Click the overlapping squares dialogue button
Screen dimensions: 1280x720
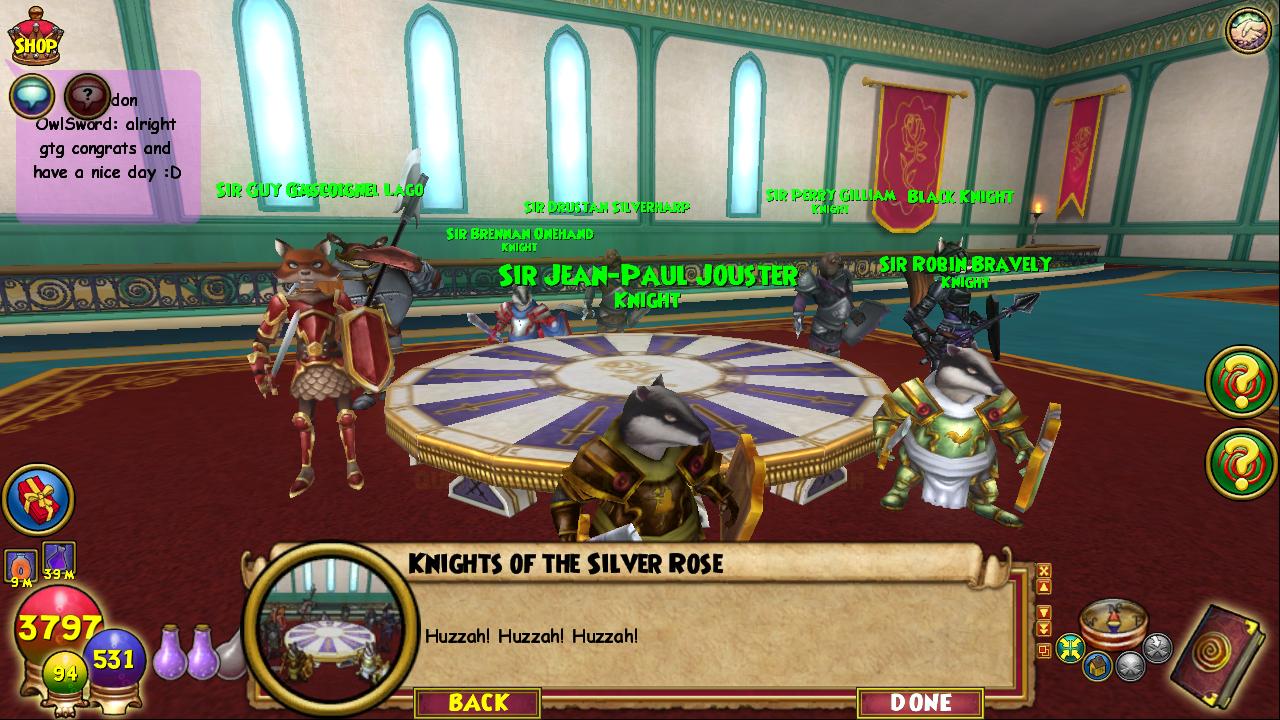pos(1044,651)
